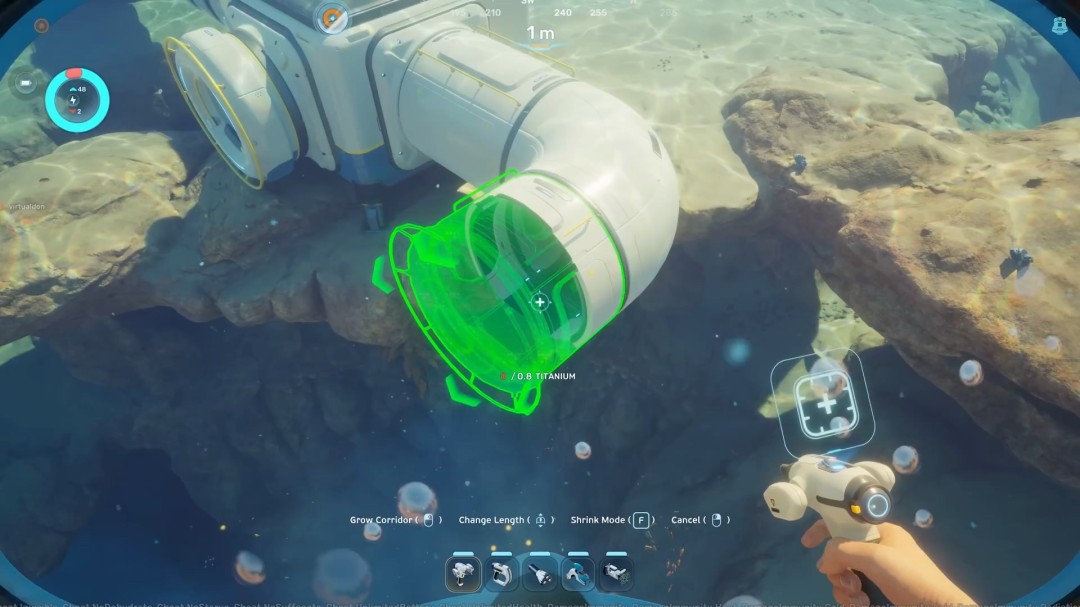The image size is (1080, 607).
Task: Select the handheld scanner hotbar slot
Action: (x=502, y=573)
